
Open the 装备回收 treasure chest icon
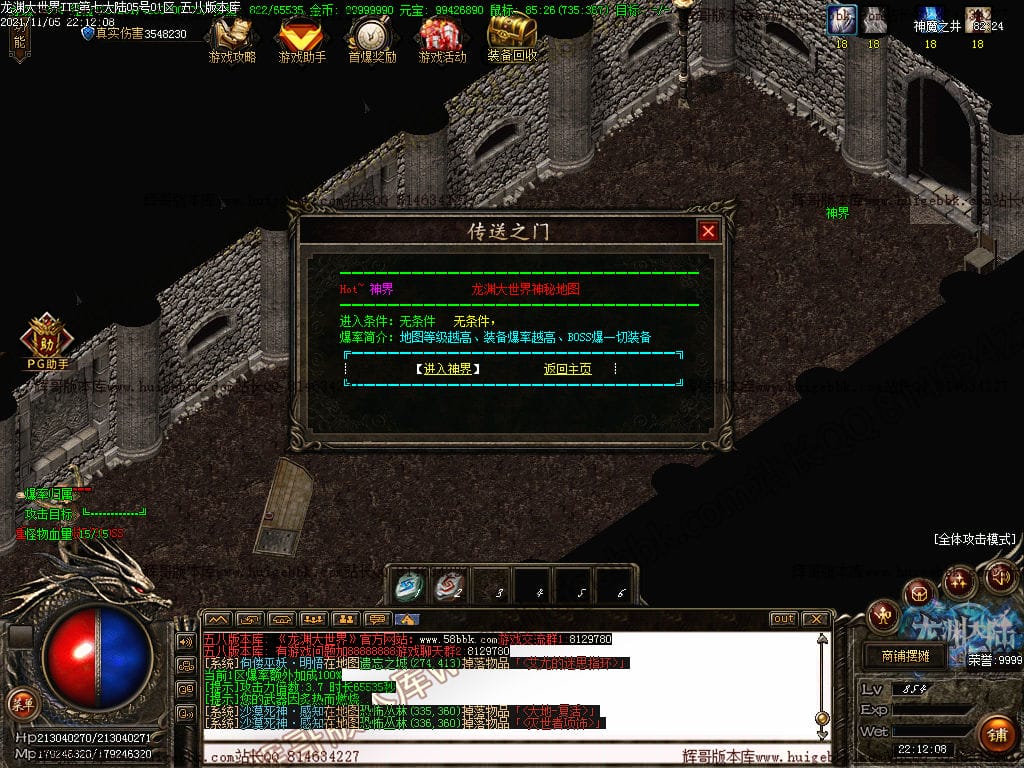click(512, 38)
